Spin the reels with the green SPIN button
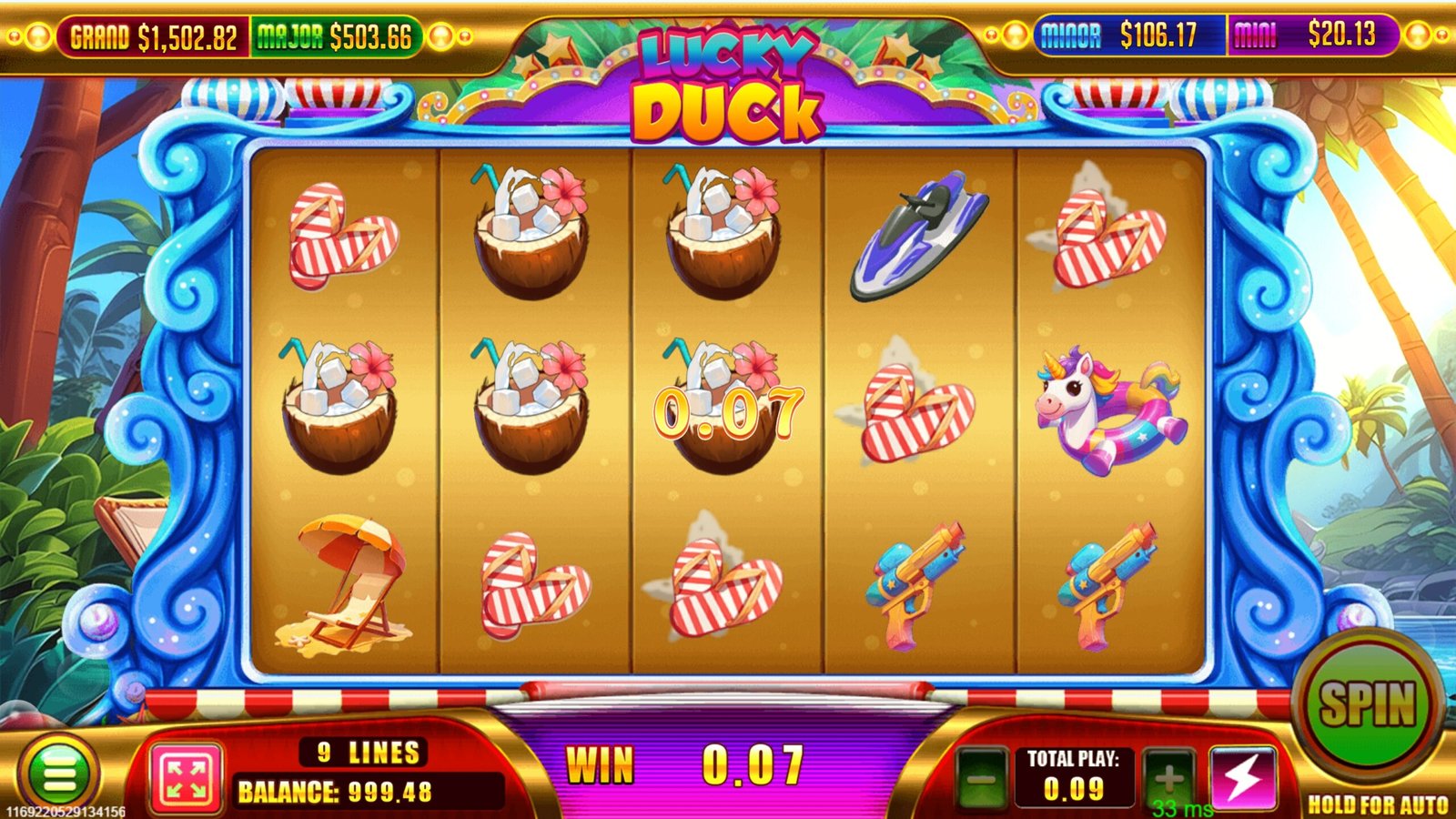1456x819 pixels. click(x=1367, y=704)
